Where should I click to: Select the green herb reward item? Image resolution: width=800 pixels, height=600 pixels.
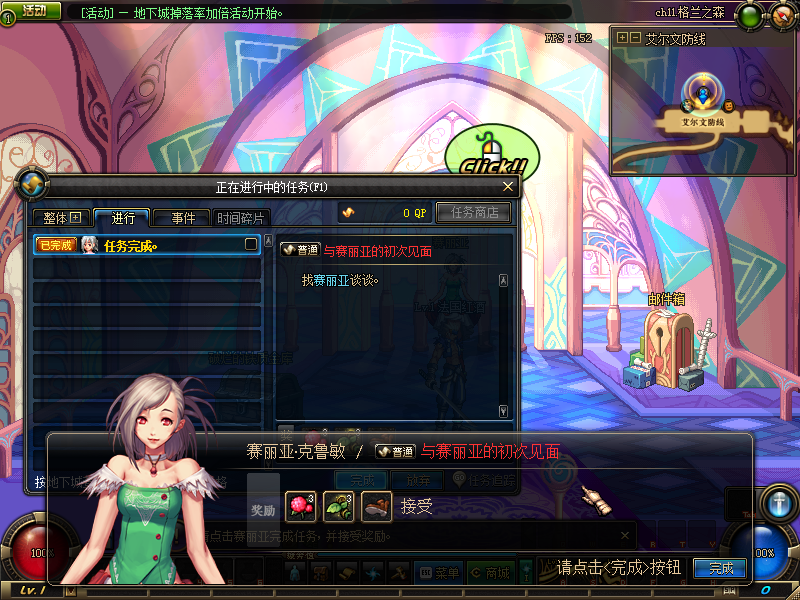pos(338,507)
